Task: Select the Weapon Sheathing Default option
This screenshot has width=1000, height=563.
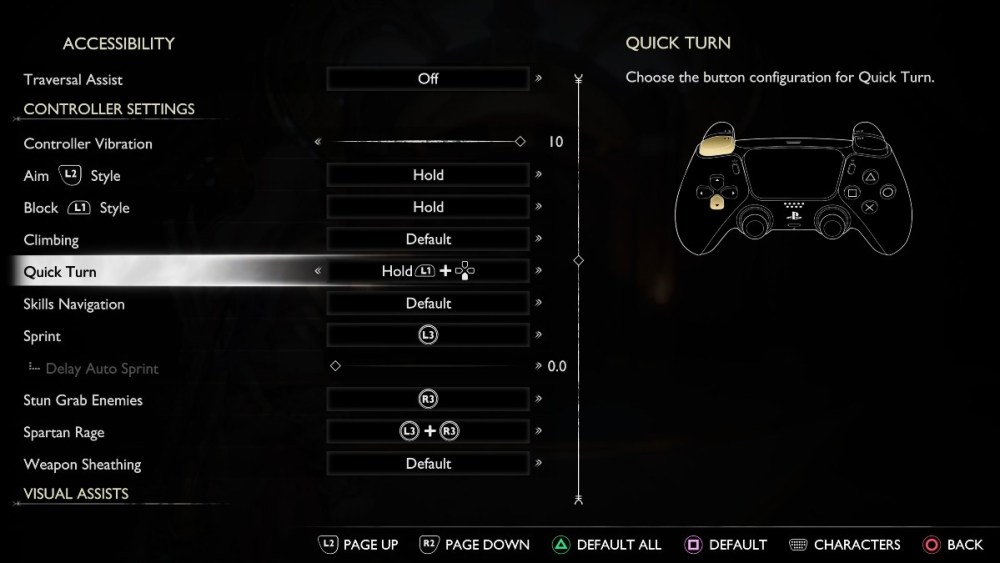Action: click(x=427, y=464)
